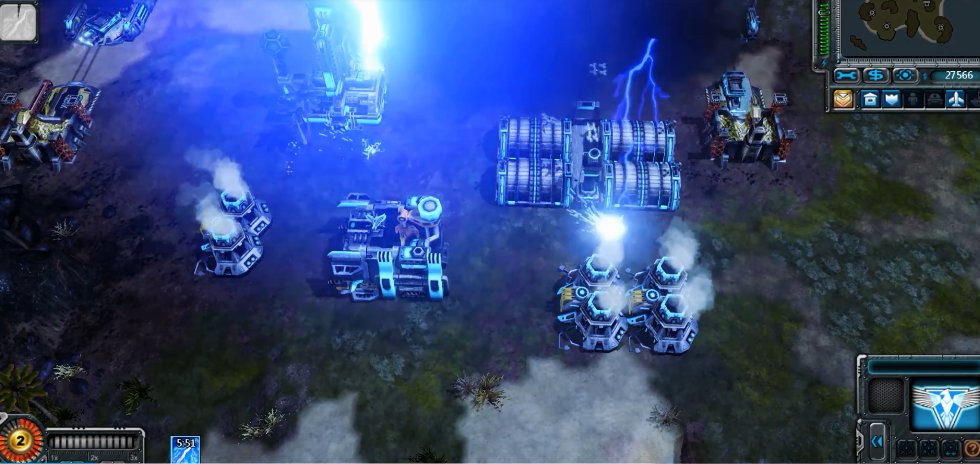
Task: Click the grey square button in the corner
Action: click(18, 21)
